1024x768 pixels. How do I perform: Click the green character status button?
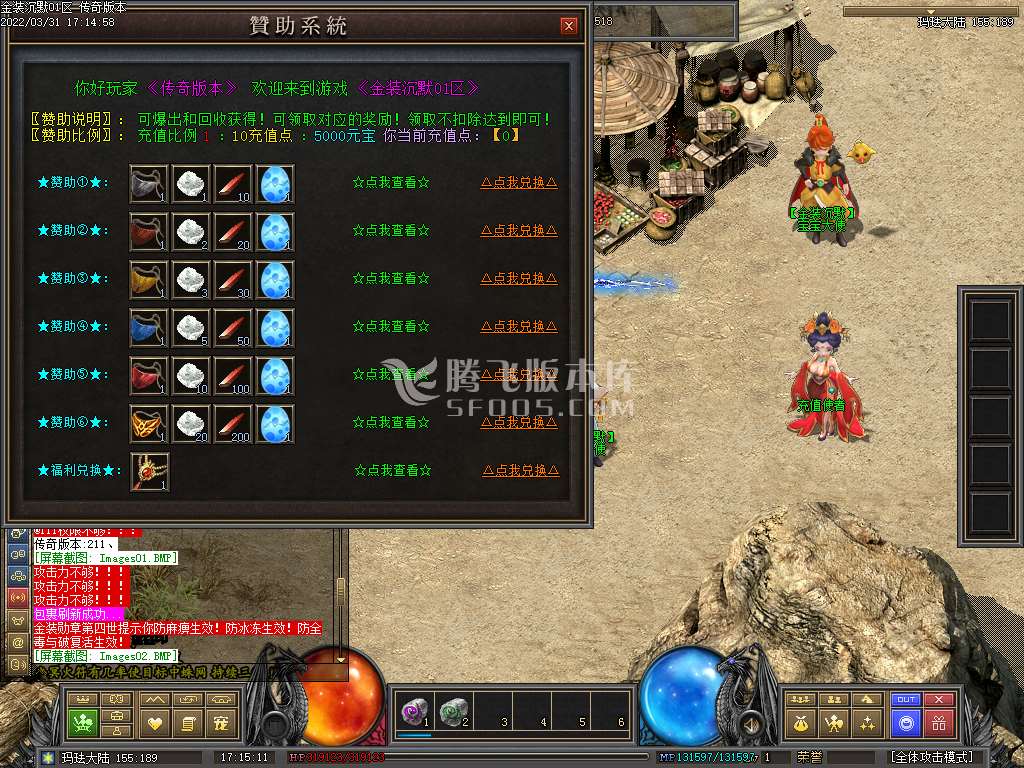[83, 722]
